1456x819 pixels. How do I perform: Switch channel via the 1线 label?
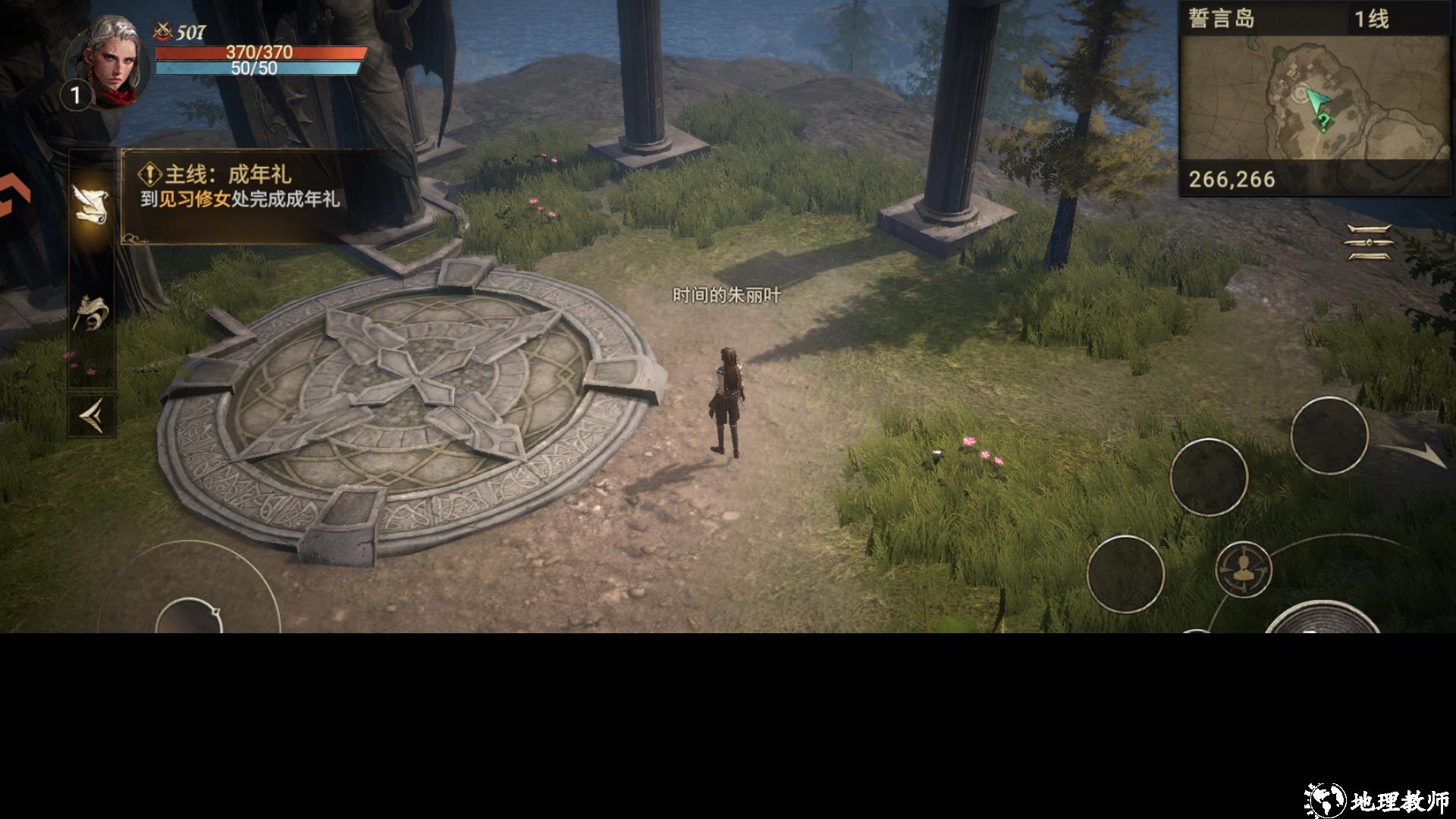[1372, 19]
